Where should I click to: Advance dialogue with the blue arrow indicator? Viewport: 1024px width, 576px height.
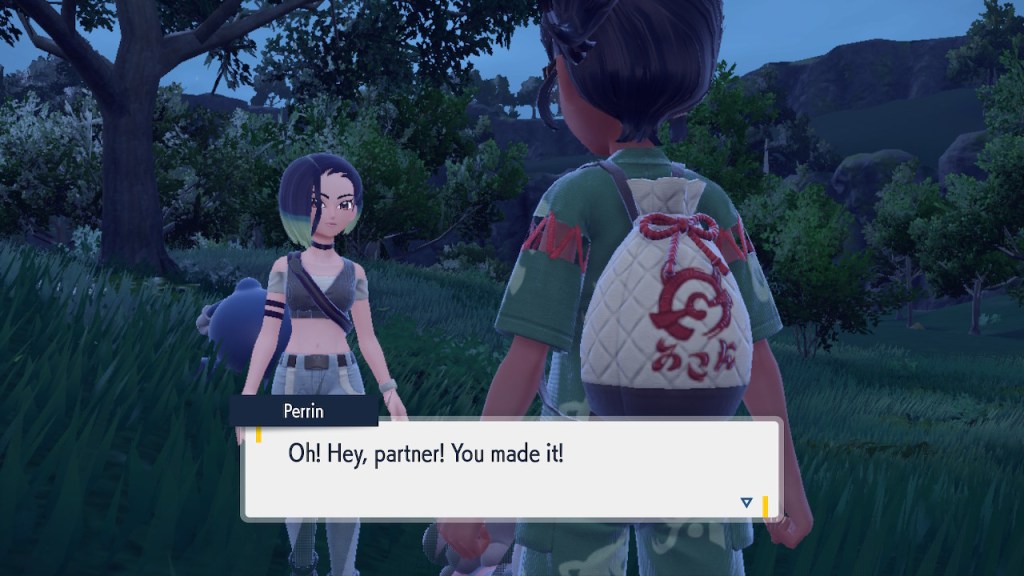(x=746, y=502)
